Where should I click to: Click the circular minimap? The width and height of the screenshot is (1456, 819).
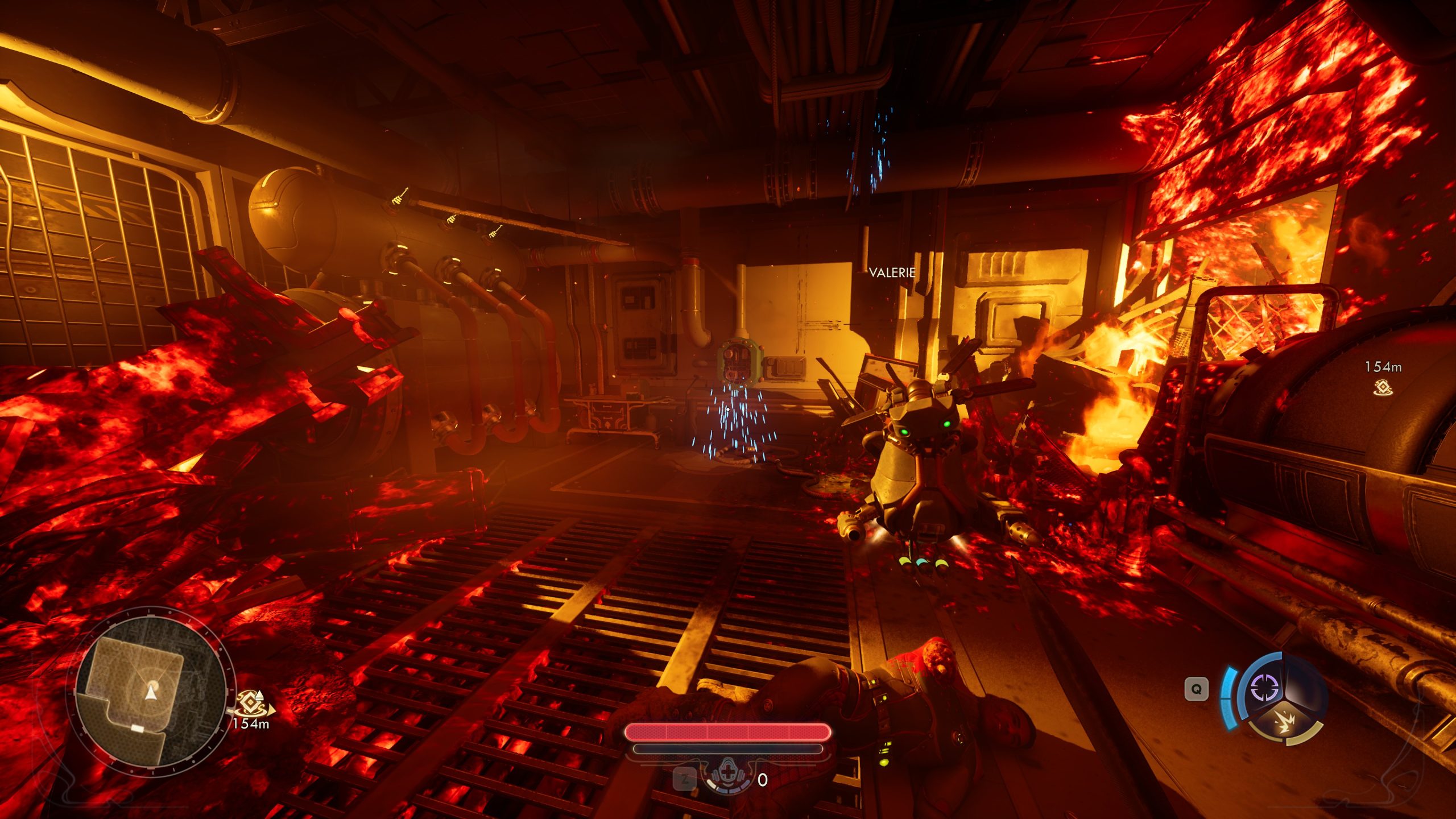point(150,692)
